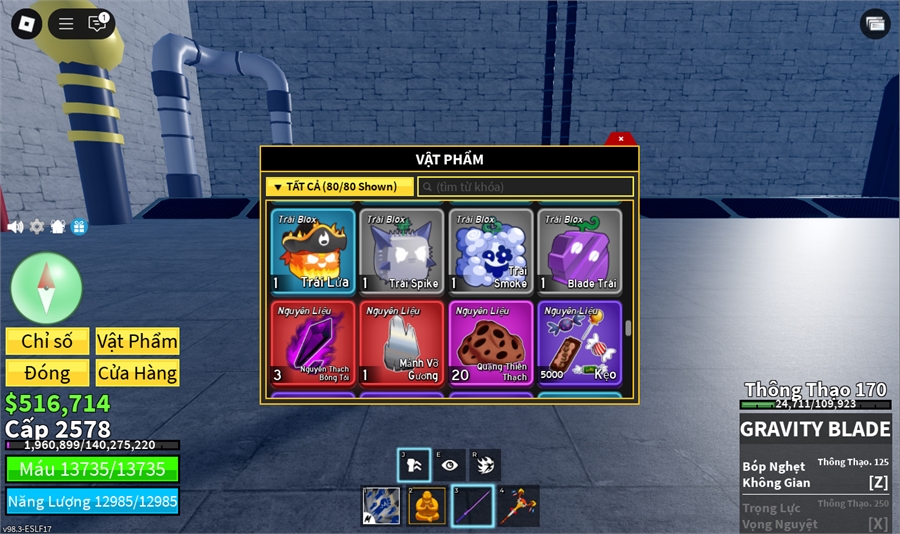Viewport: 900px width, 534px height.
Task: Close the Vật Phẩm inventory window
Action: [x=621, y=139]
